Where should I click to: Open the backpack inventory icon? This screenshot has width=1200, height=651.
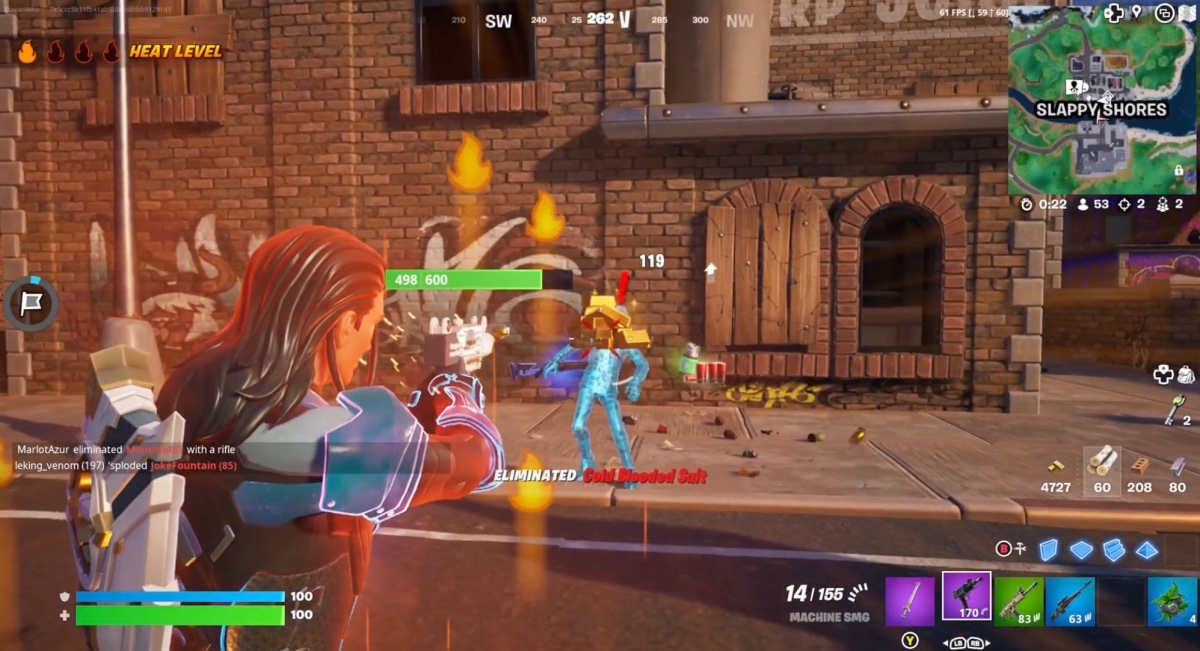(x=1186, y=374)
